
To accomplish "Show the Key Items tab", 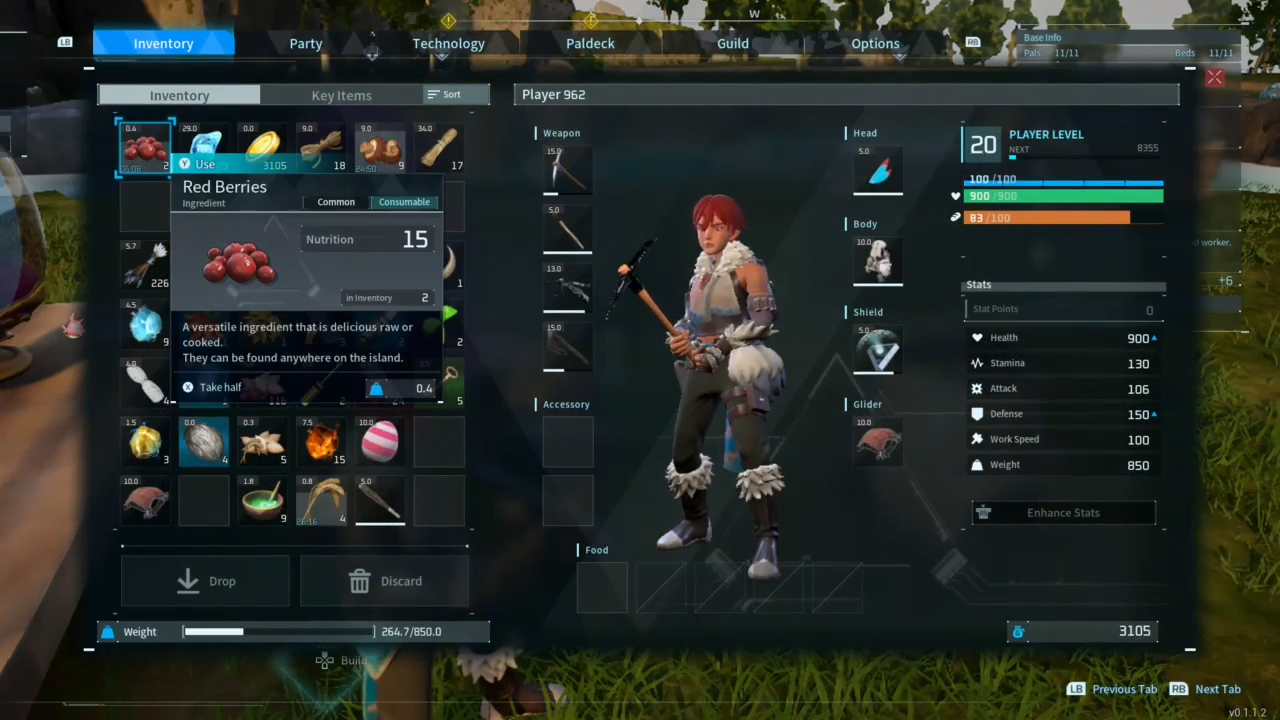I will click(341, 95).
